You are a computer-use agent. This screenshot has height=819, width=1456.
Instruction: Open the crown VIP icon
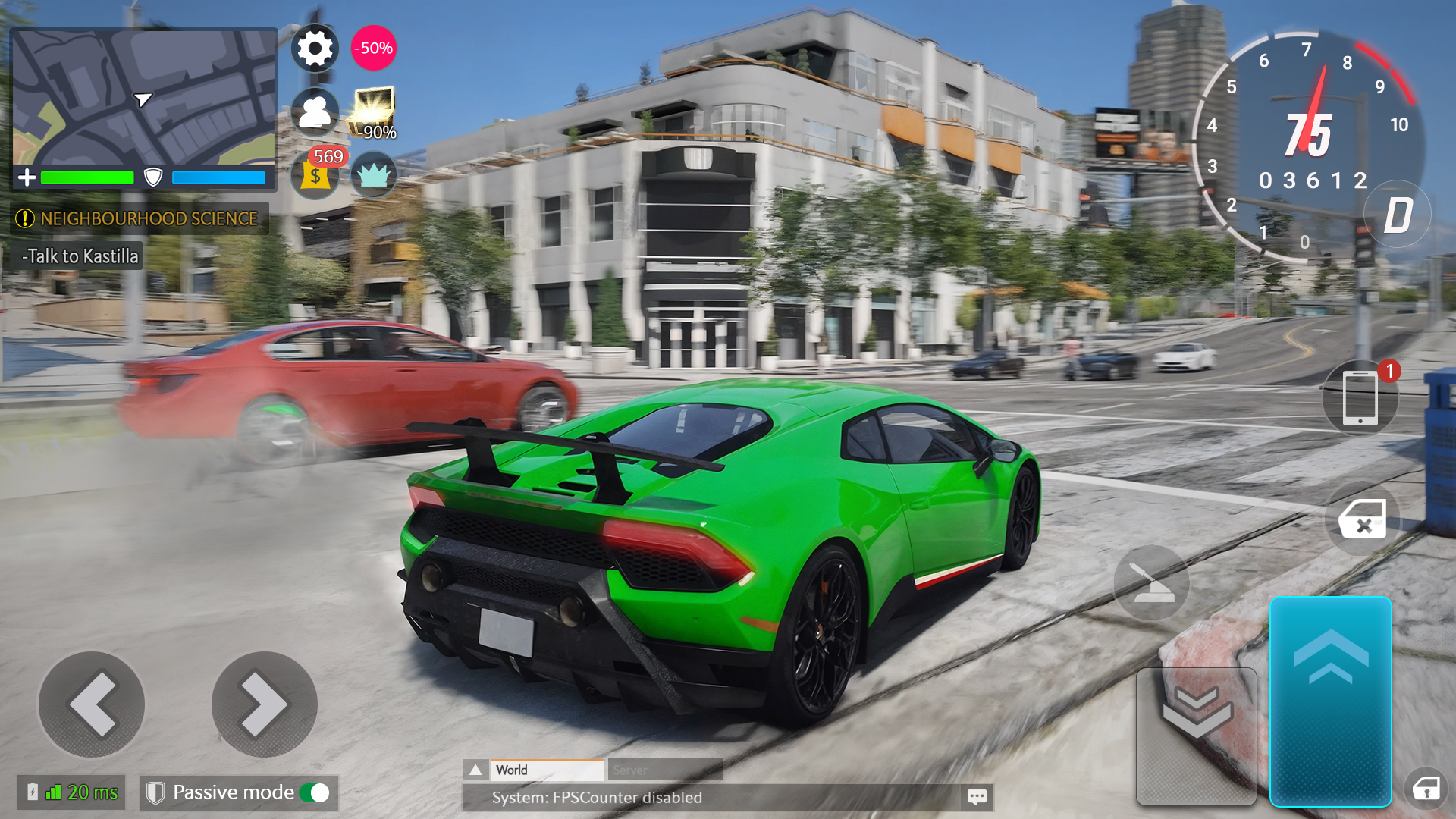coord(373,174)
